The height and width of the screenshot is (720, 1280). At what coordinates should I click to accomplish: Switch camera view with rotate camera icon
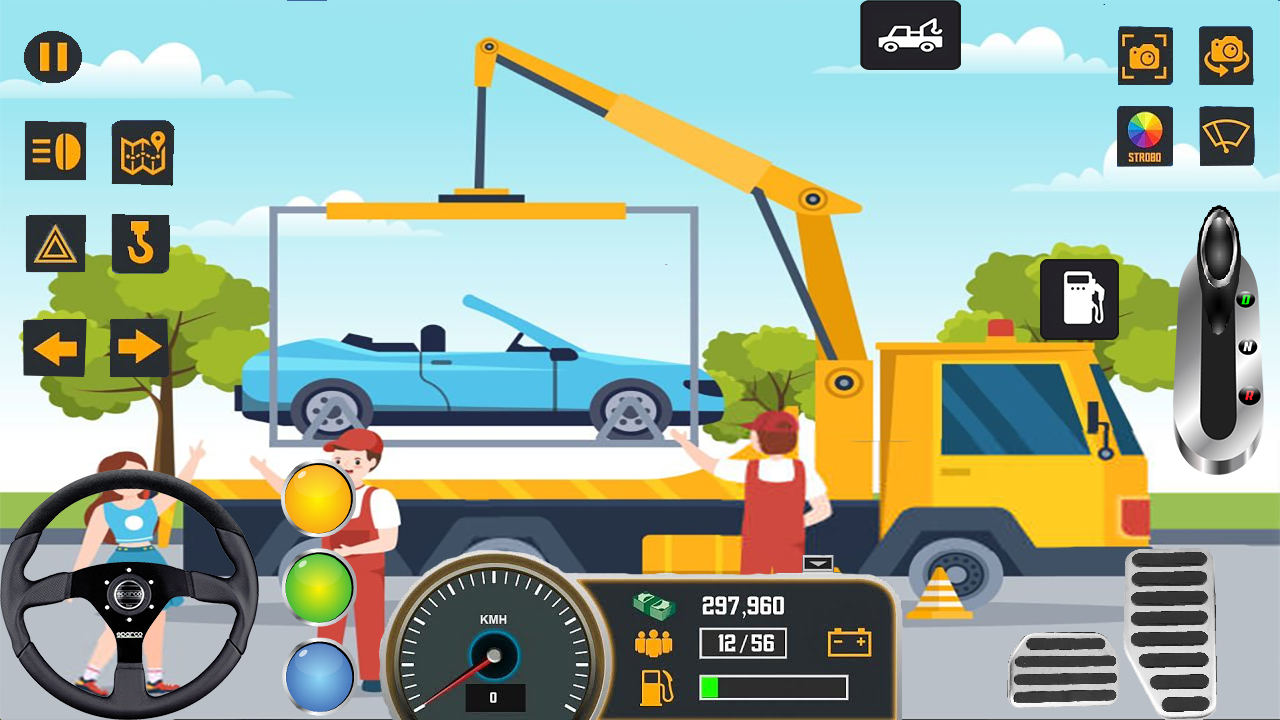coord(1226,57)
